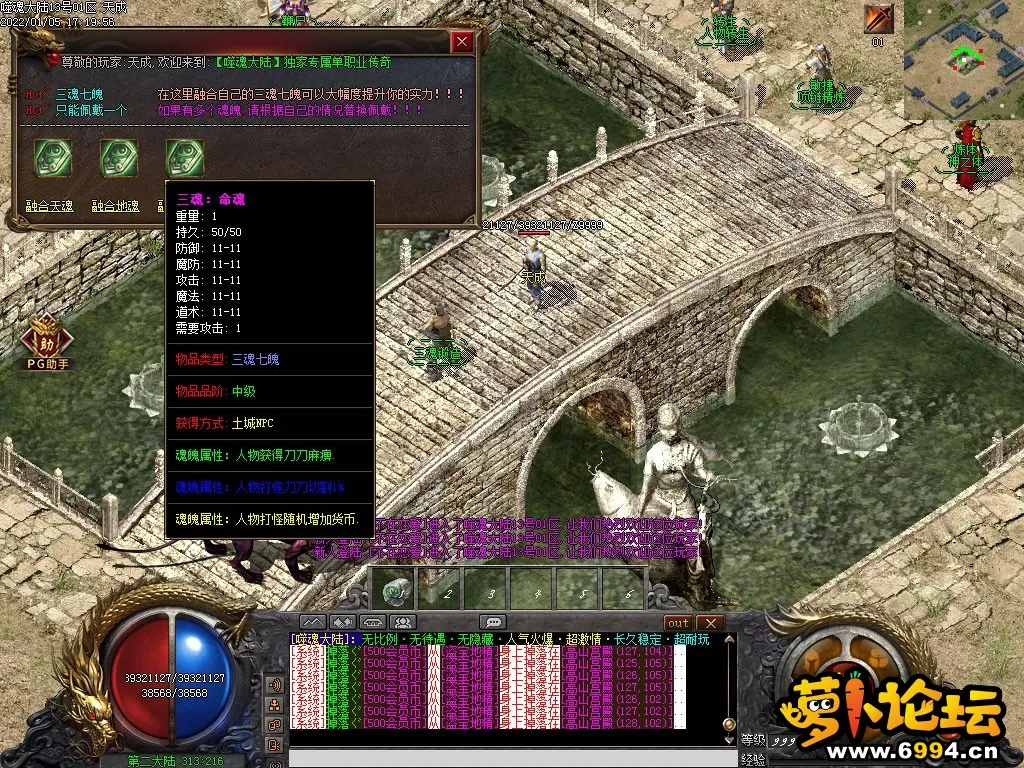Click the 'out' button above the chat

(679, 622)
